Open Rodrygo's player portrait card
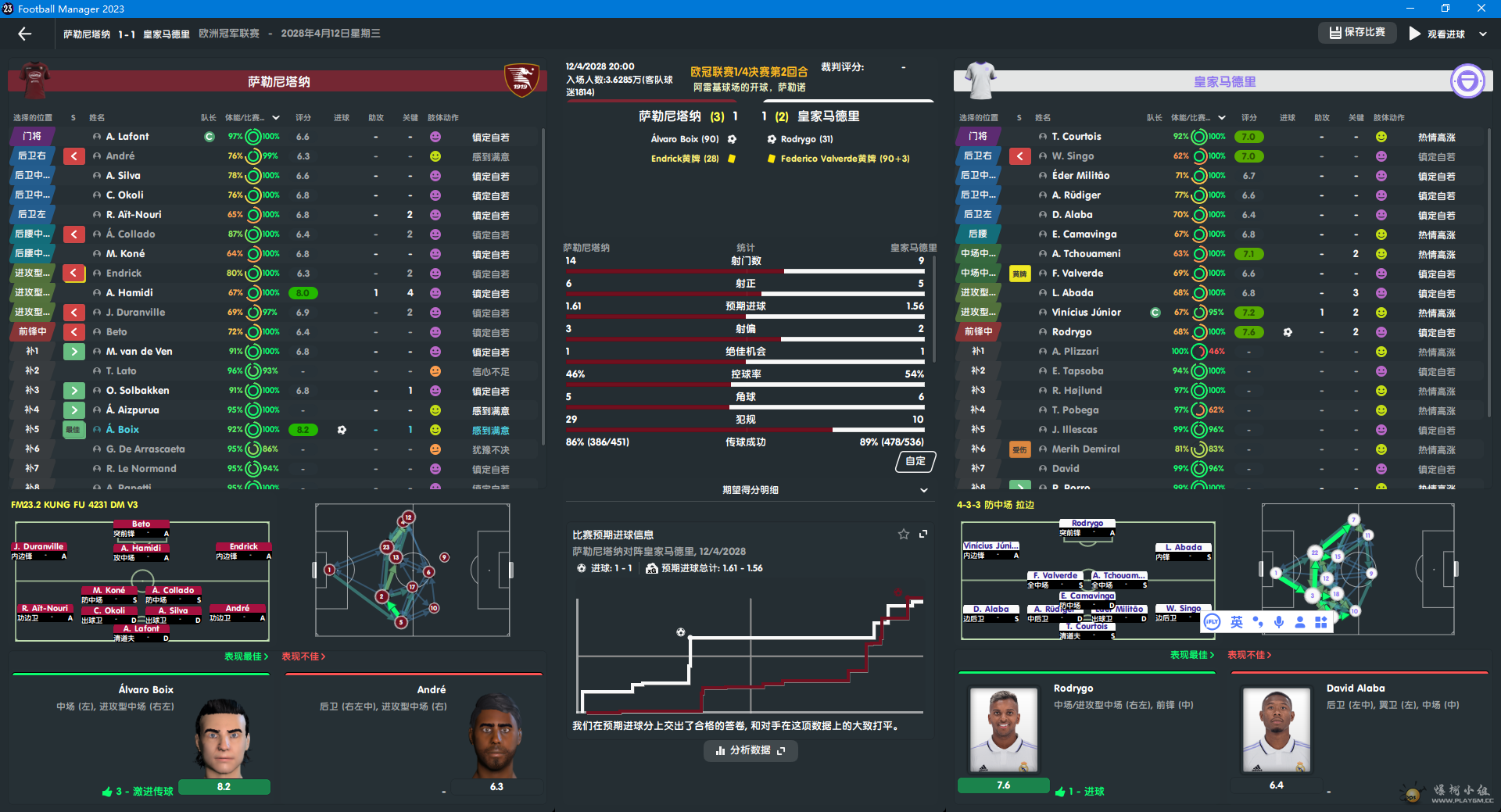 tap(1004, 731)
